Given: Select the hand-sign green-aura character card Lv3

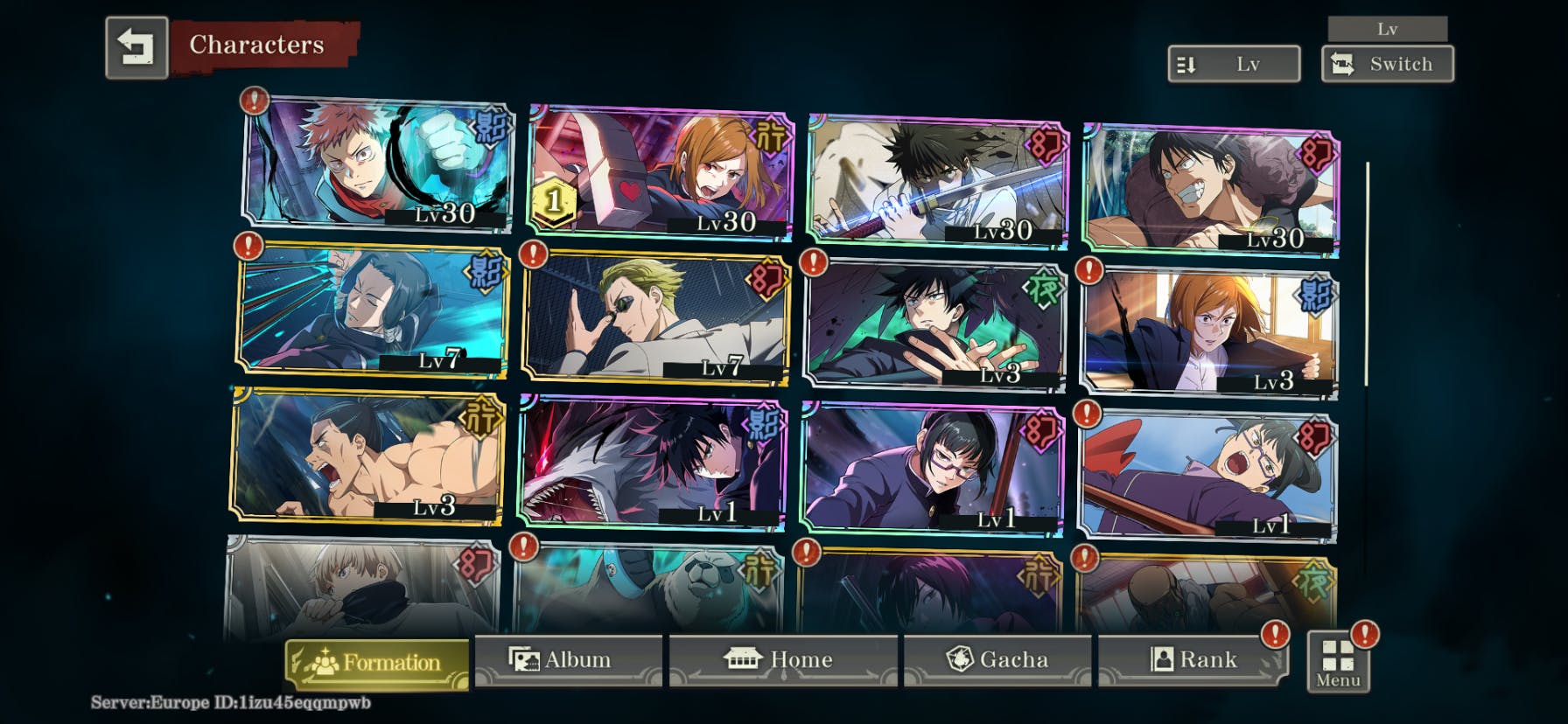Looking at the screenshot, I should point(934,324).
